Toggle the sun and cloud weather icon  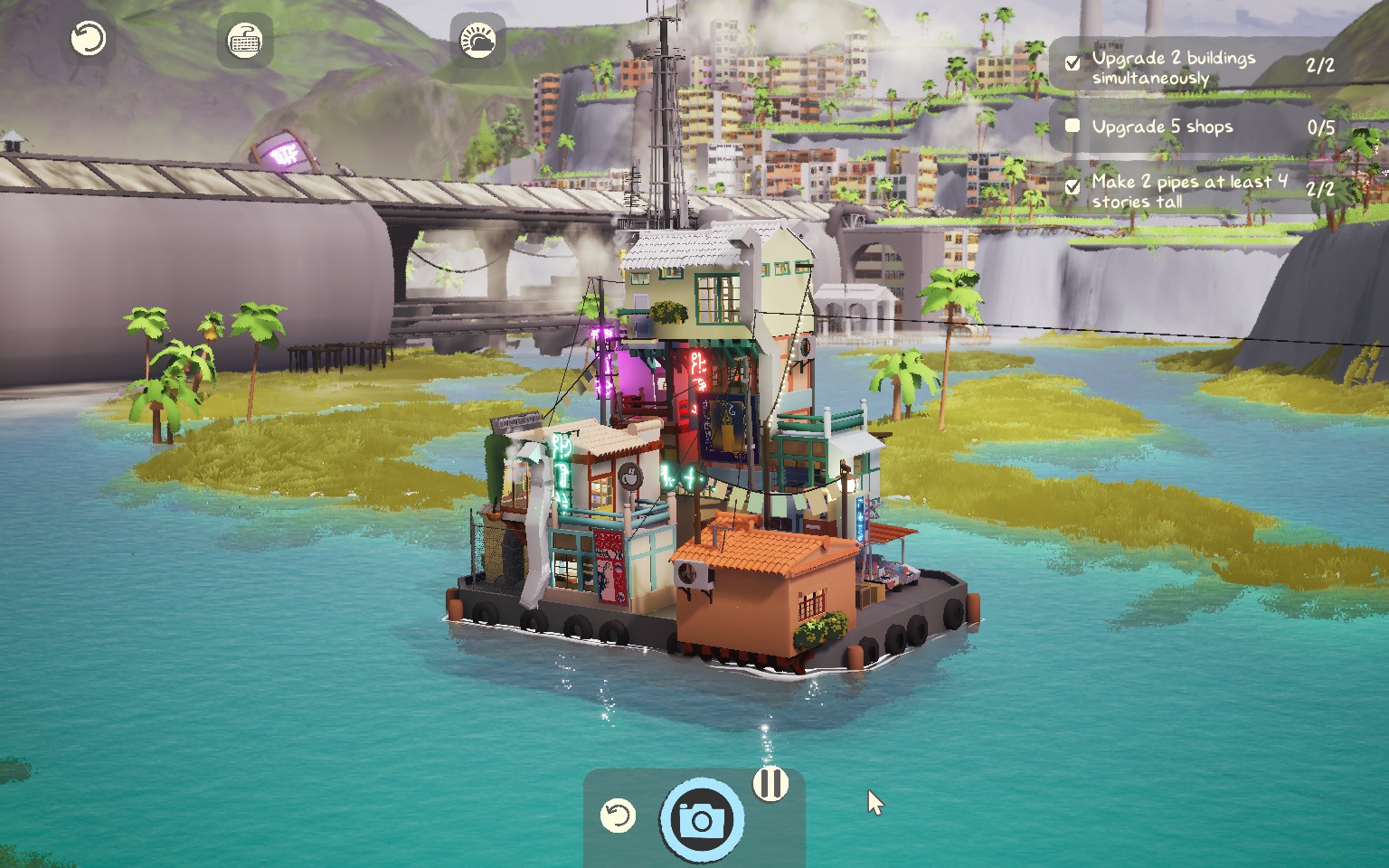click(x=477, y=41)
